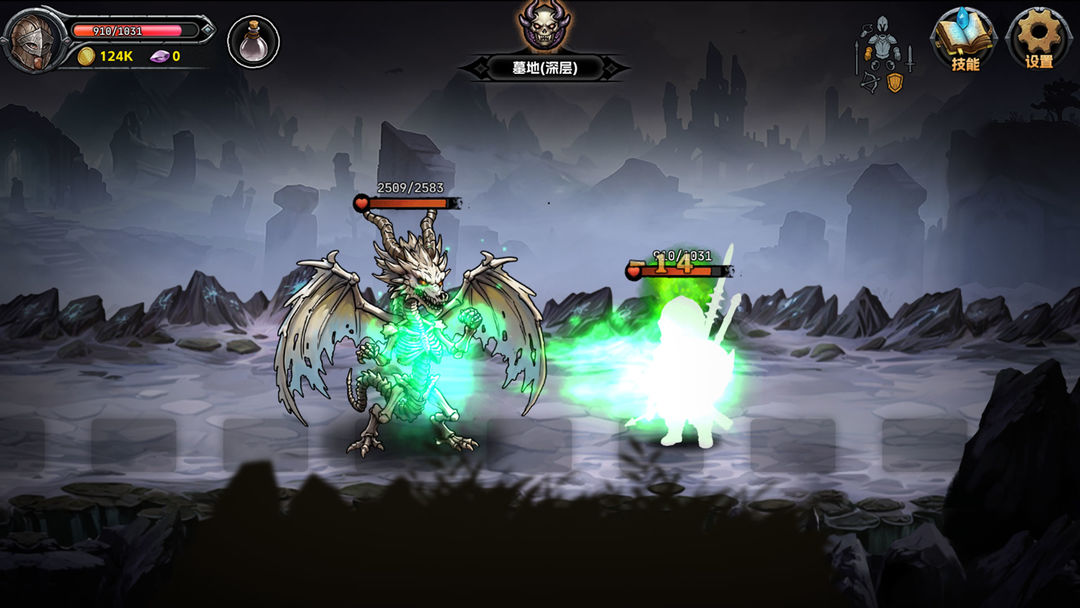This screenshot has height=608, width=1080.
Task: Open the knight equipment screen icon
Action: tap(883, 53)
